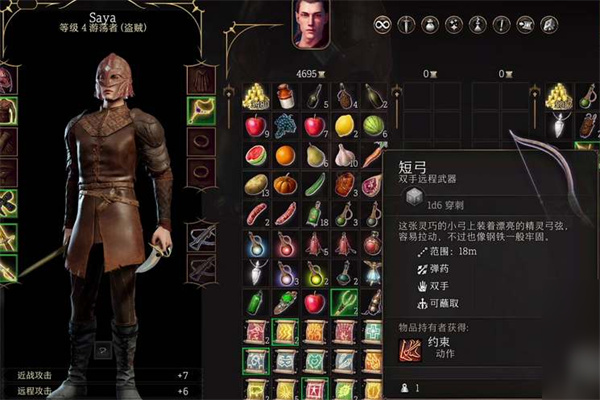This screenshot has height=400, width=600.
Task: Pick the striped watermelon item
Action: pos(374,126)
